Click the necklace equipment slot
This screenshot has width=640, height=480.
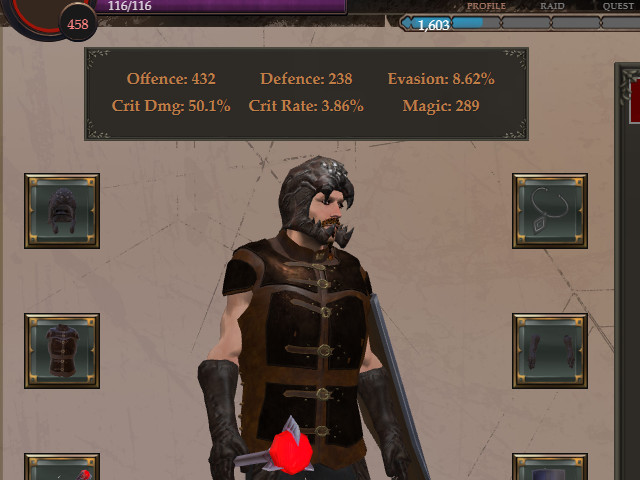550,211
